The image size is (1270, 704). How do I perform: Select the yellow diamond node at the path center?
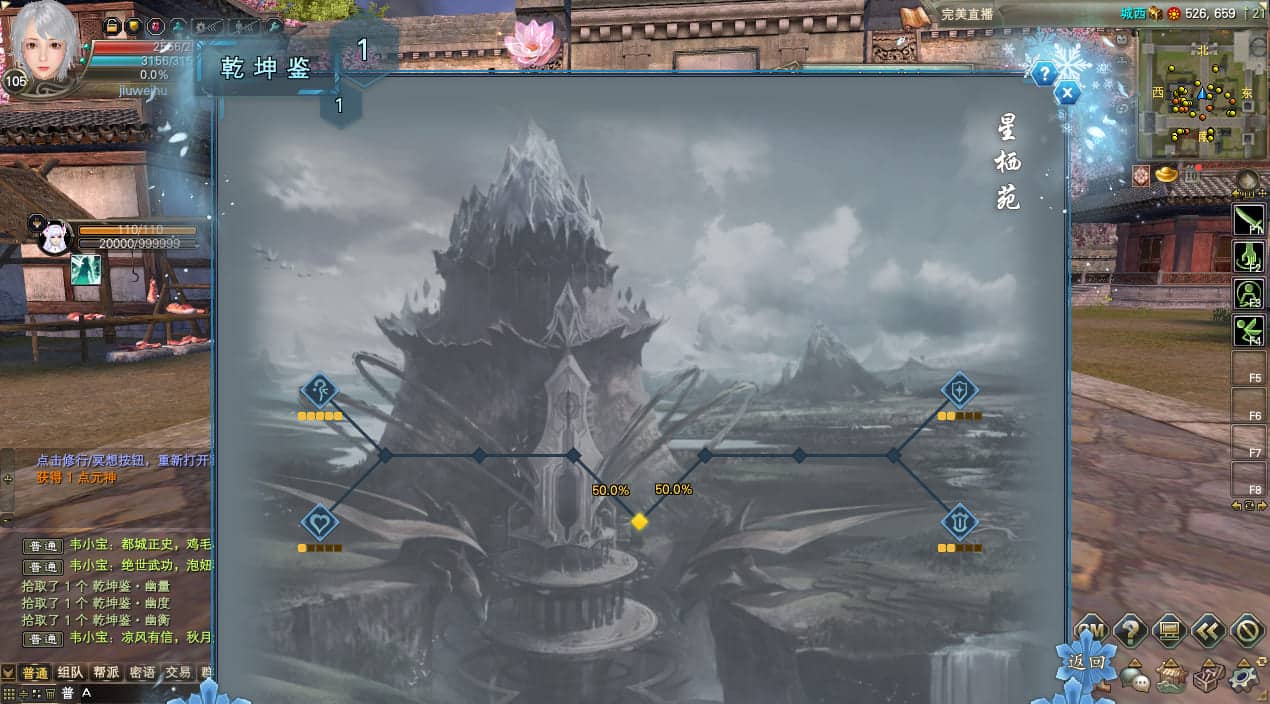click(639, 521)
